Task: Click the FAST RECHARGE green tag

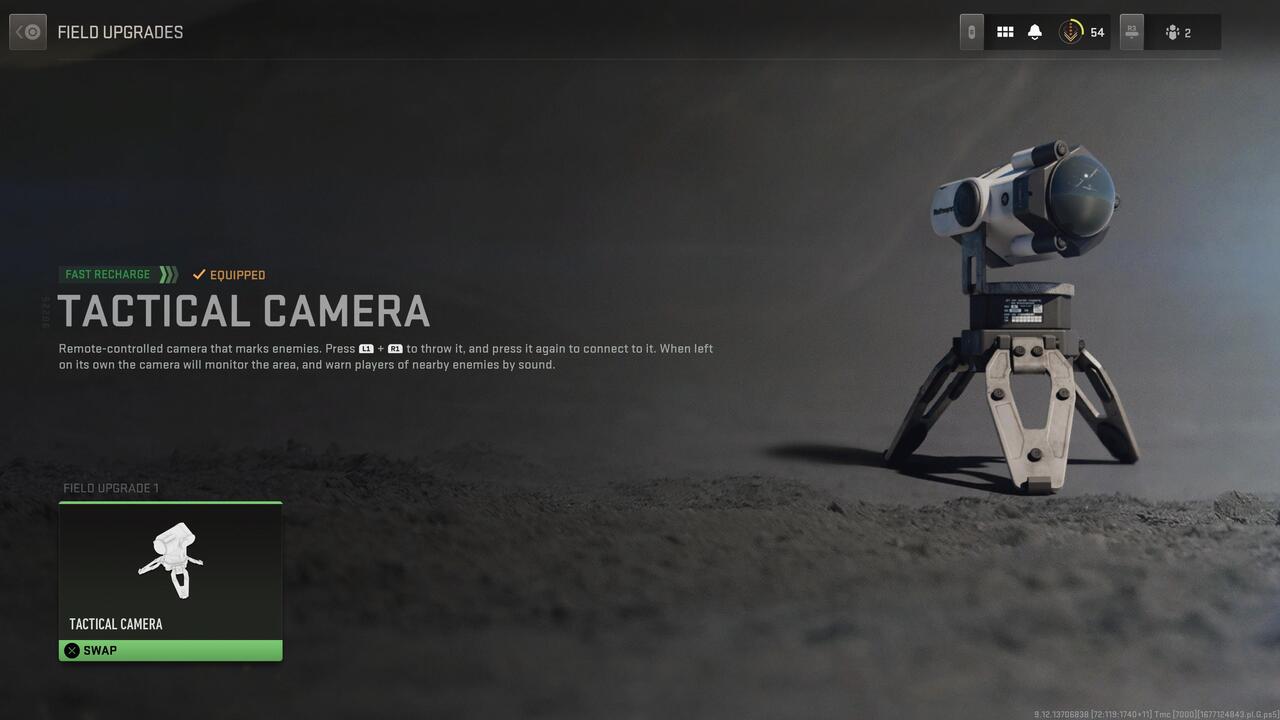Action: (105, 274)
